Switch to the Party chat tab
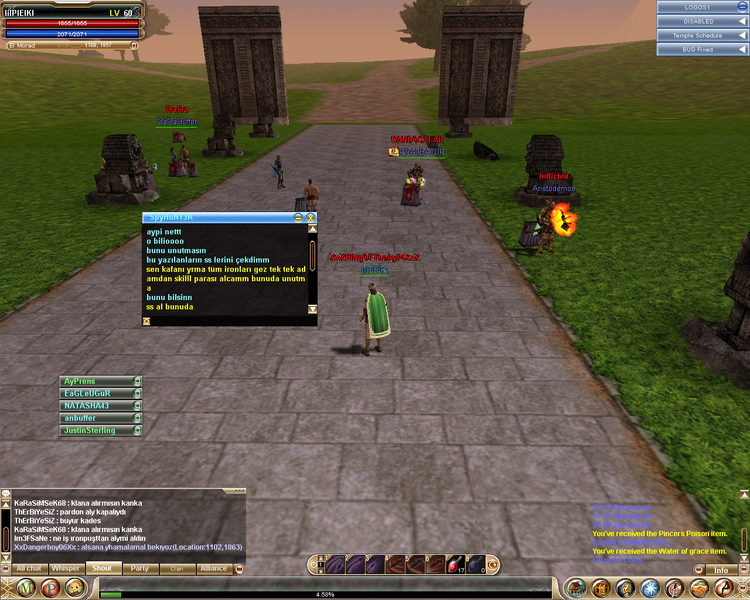This screenshot has height=600, width=750. (x=139, y=568)
